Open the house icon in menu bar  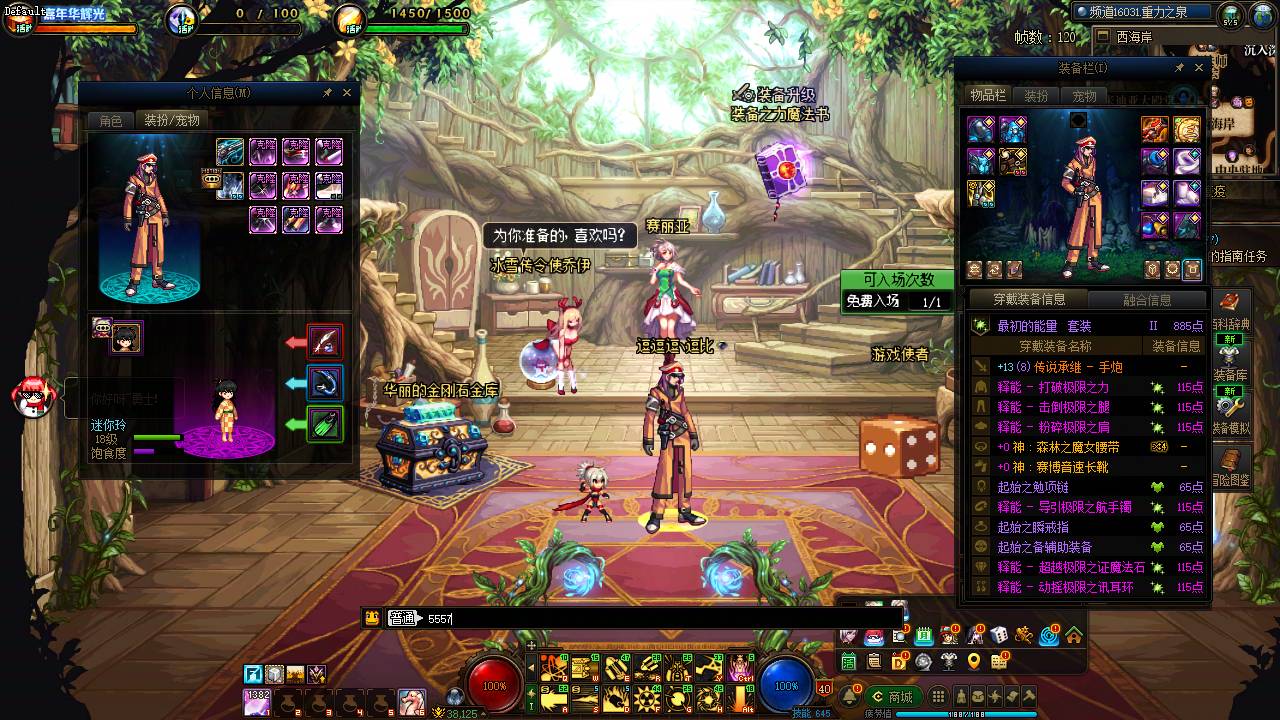(1073, 635)
